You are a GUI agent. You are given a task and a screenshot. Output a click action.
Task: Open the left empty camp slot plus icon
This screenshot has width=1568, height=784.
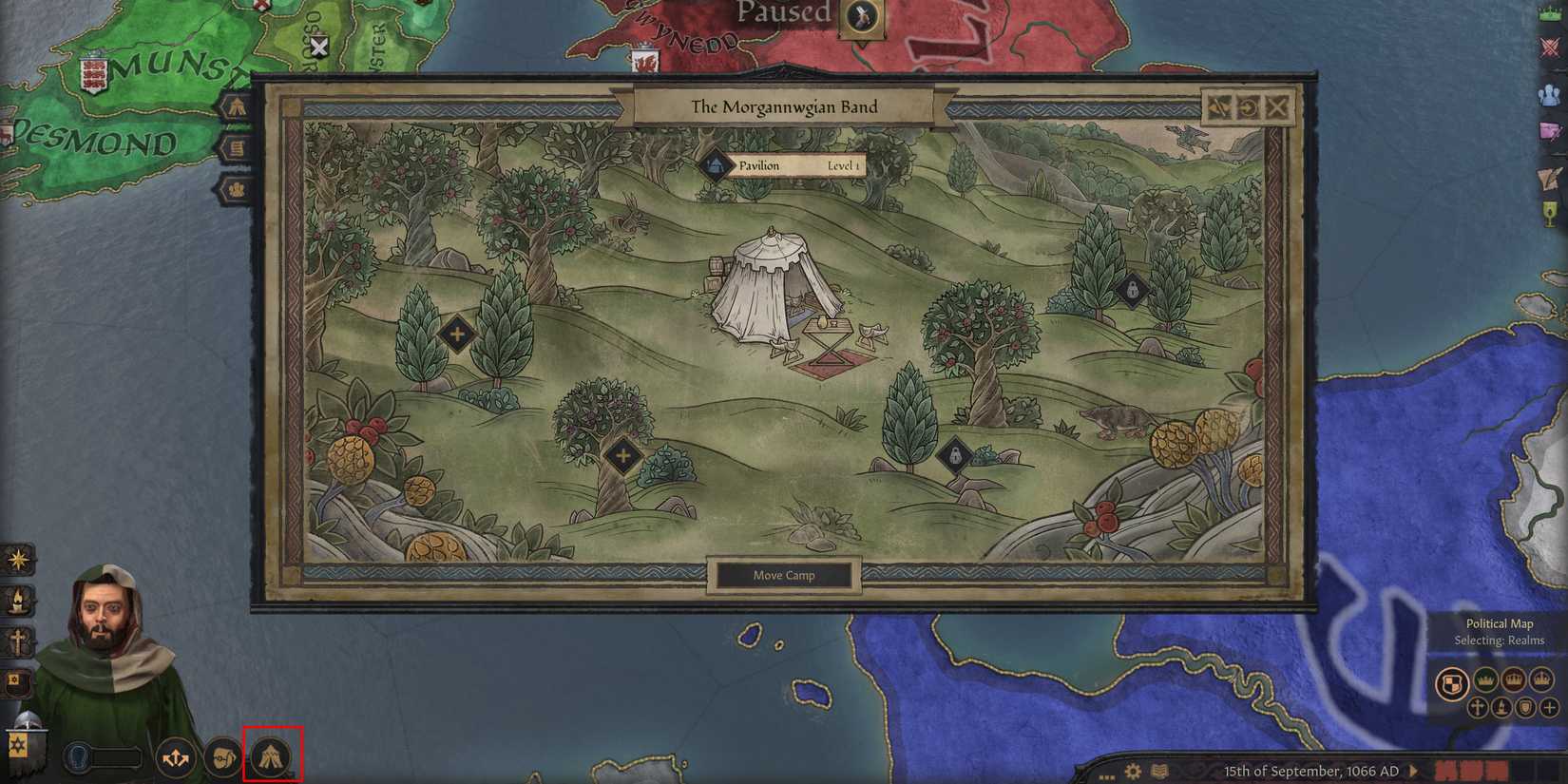[x=459, y=335]
